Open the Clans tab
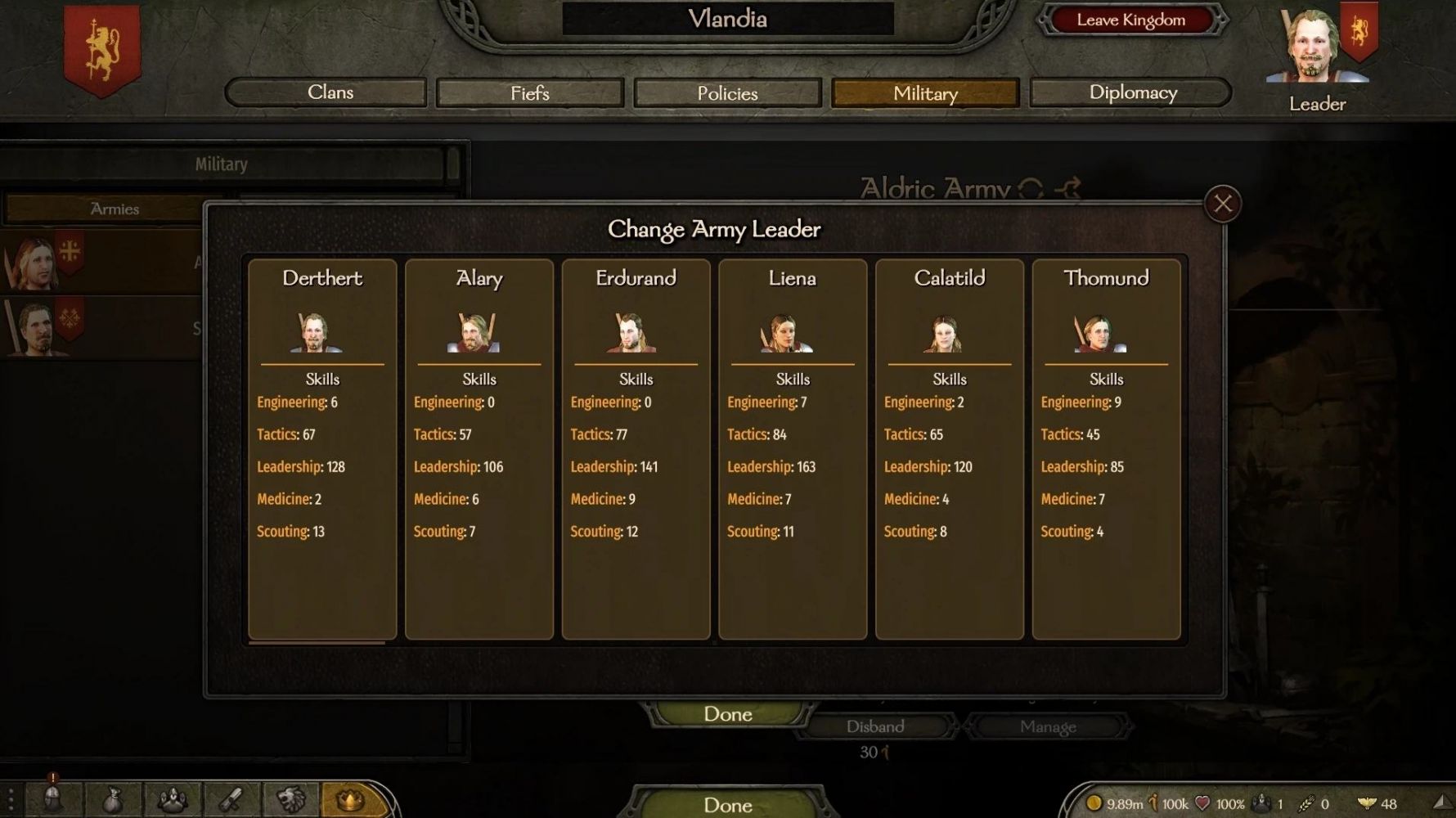 tap(326, 92)
